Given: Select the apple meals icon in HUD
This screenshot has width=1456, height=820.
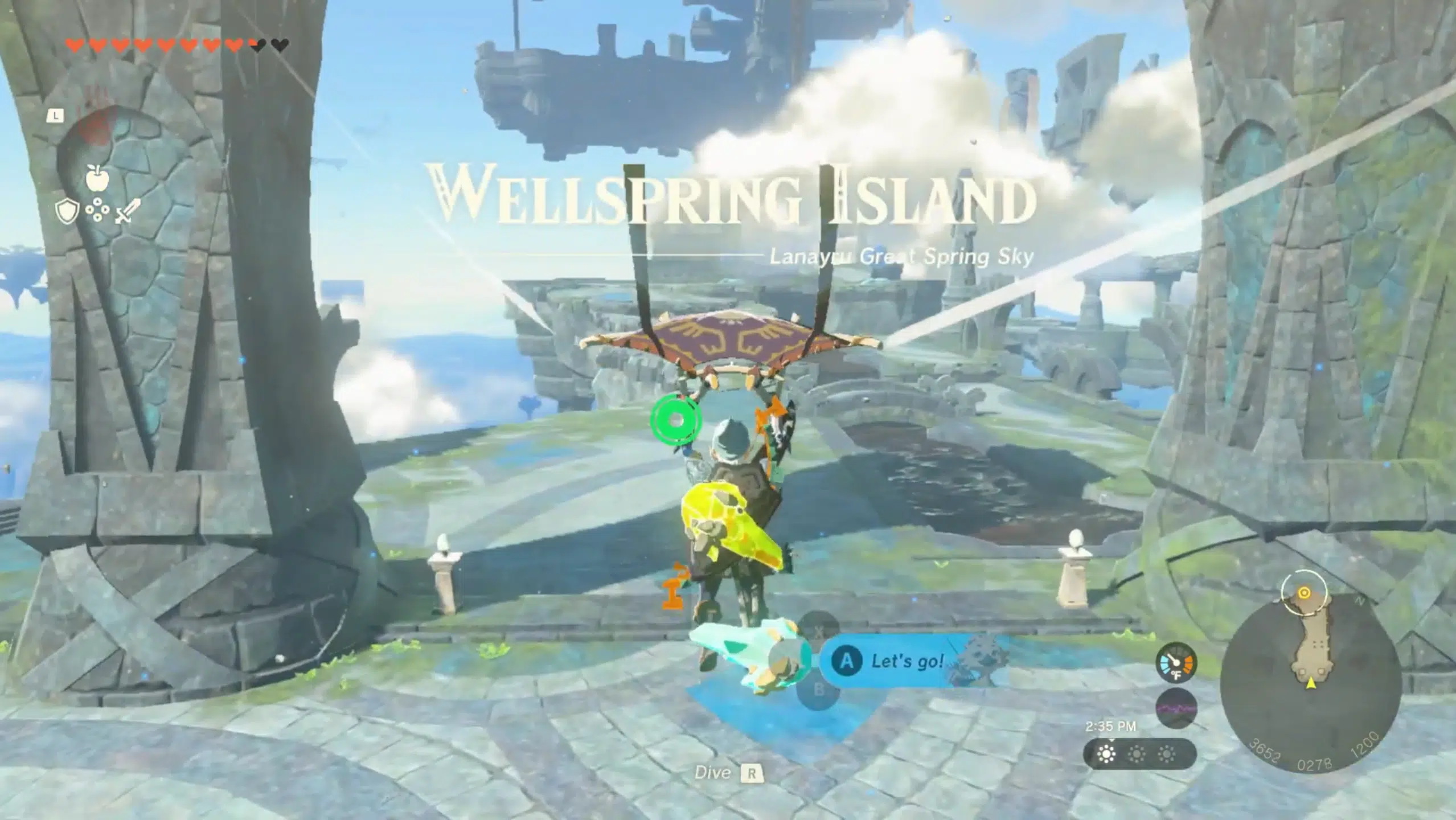Looking at the screenshot, I should tap(97, 178).
